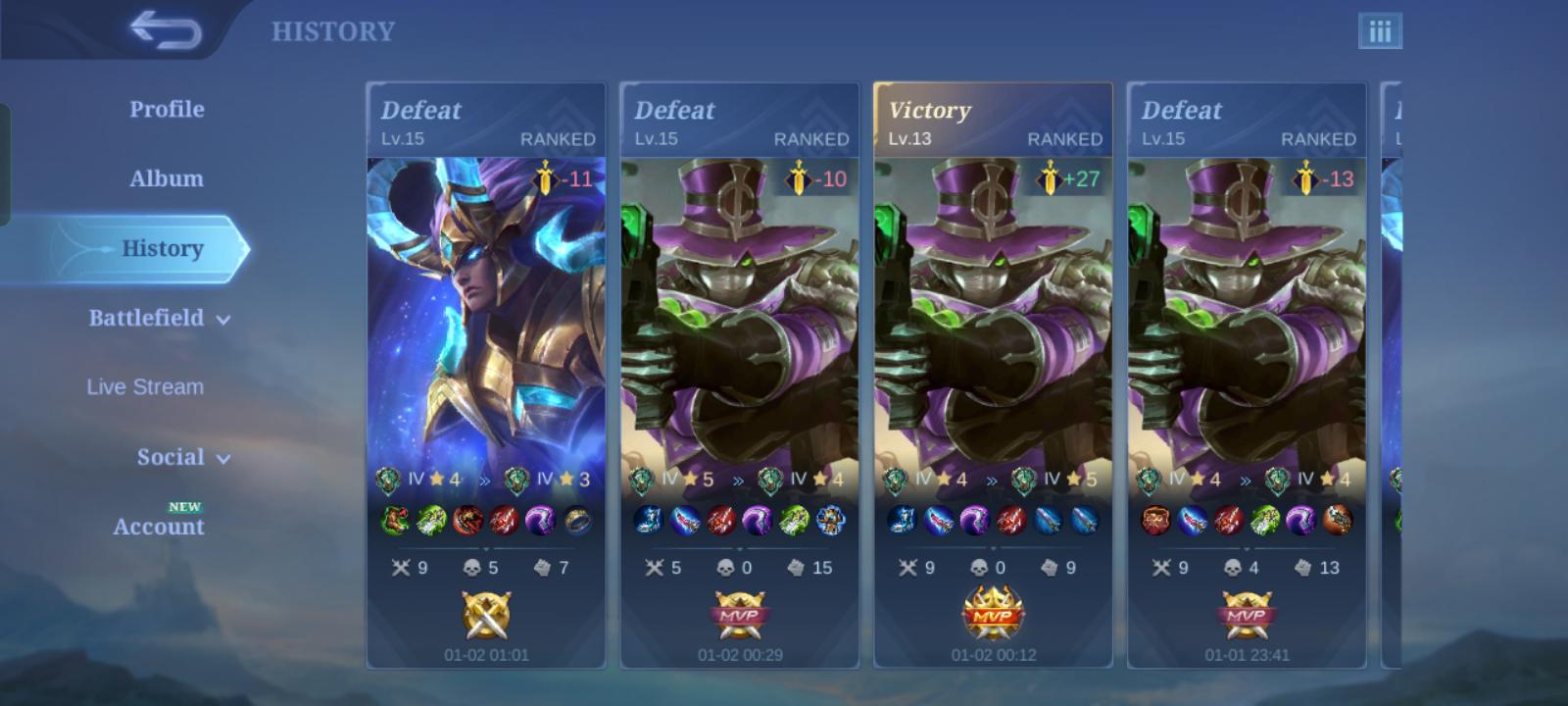Open the grid overview icon top right

[x=1381, y=30]
